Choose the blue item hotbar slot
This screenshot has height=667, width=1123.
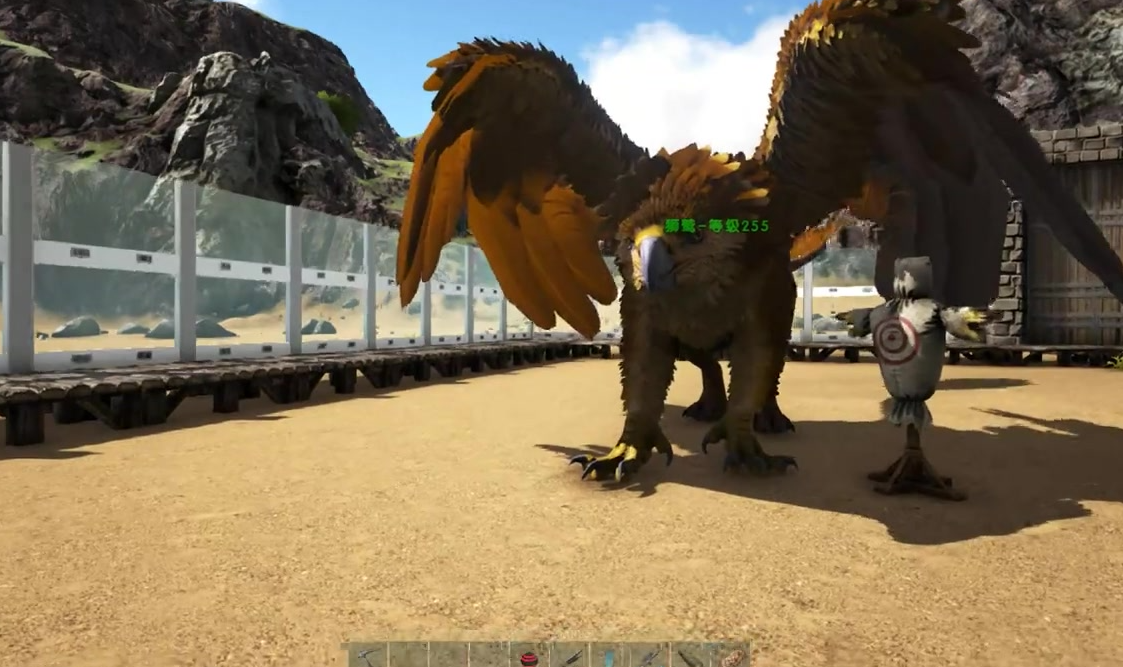click(609, 657)
